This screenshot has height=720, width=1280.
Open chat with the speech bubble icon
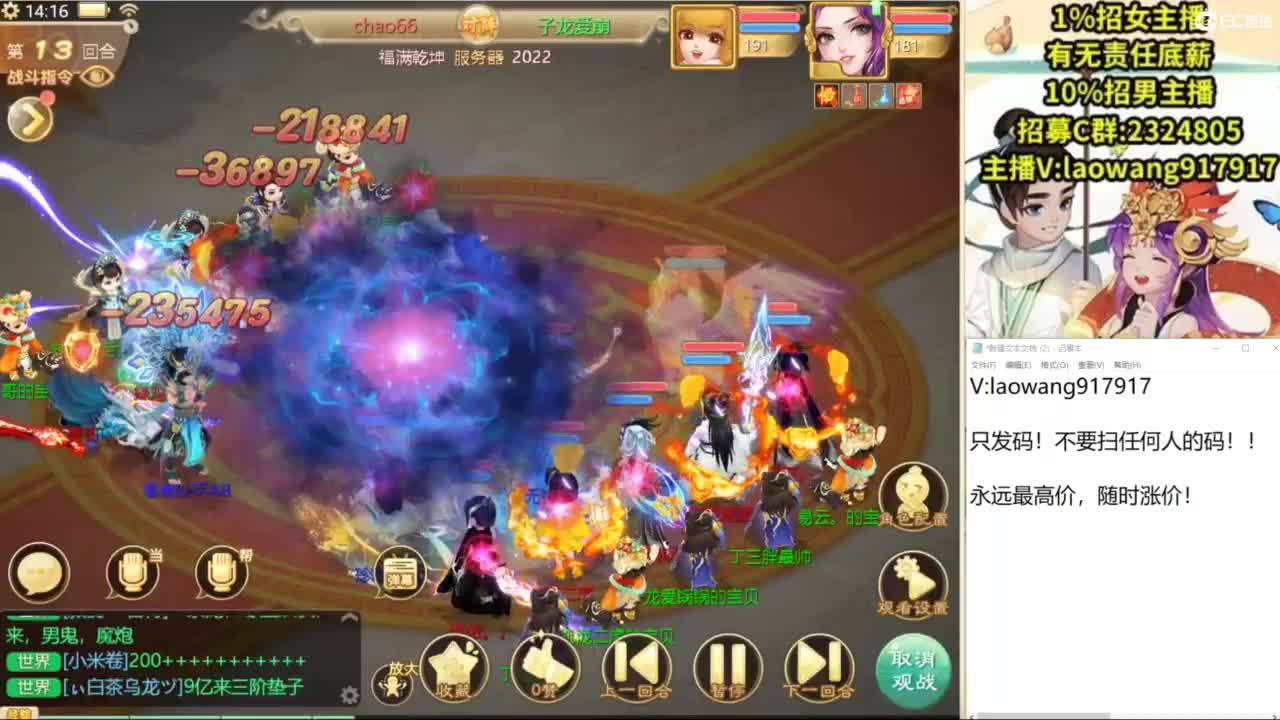38,574
